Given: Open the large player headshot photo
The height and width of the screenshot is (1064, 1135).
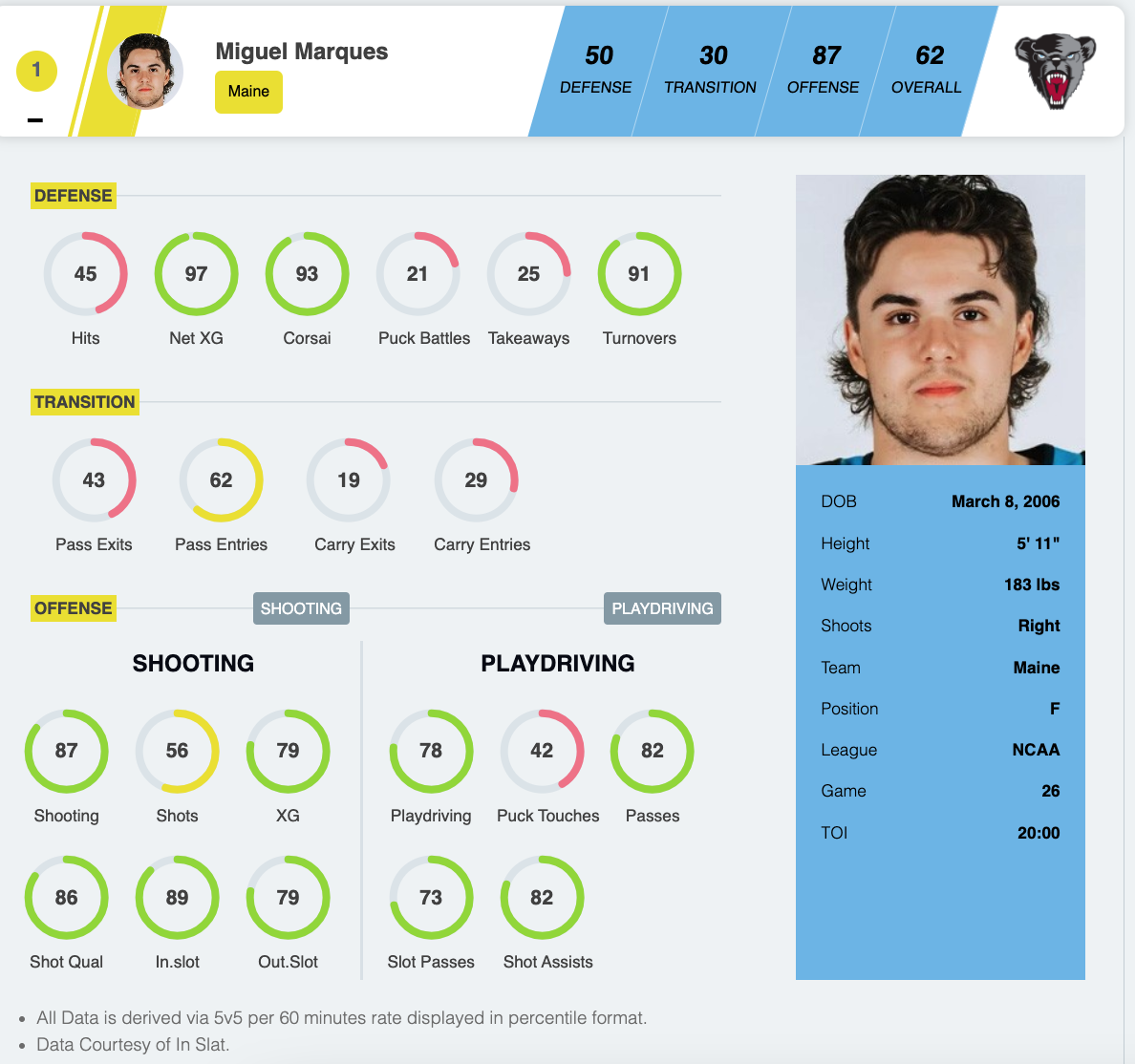Looking at the screenshot, I should (940, 320).
